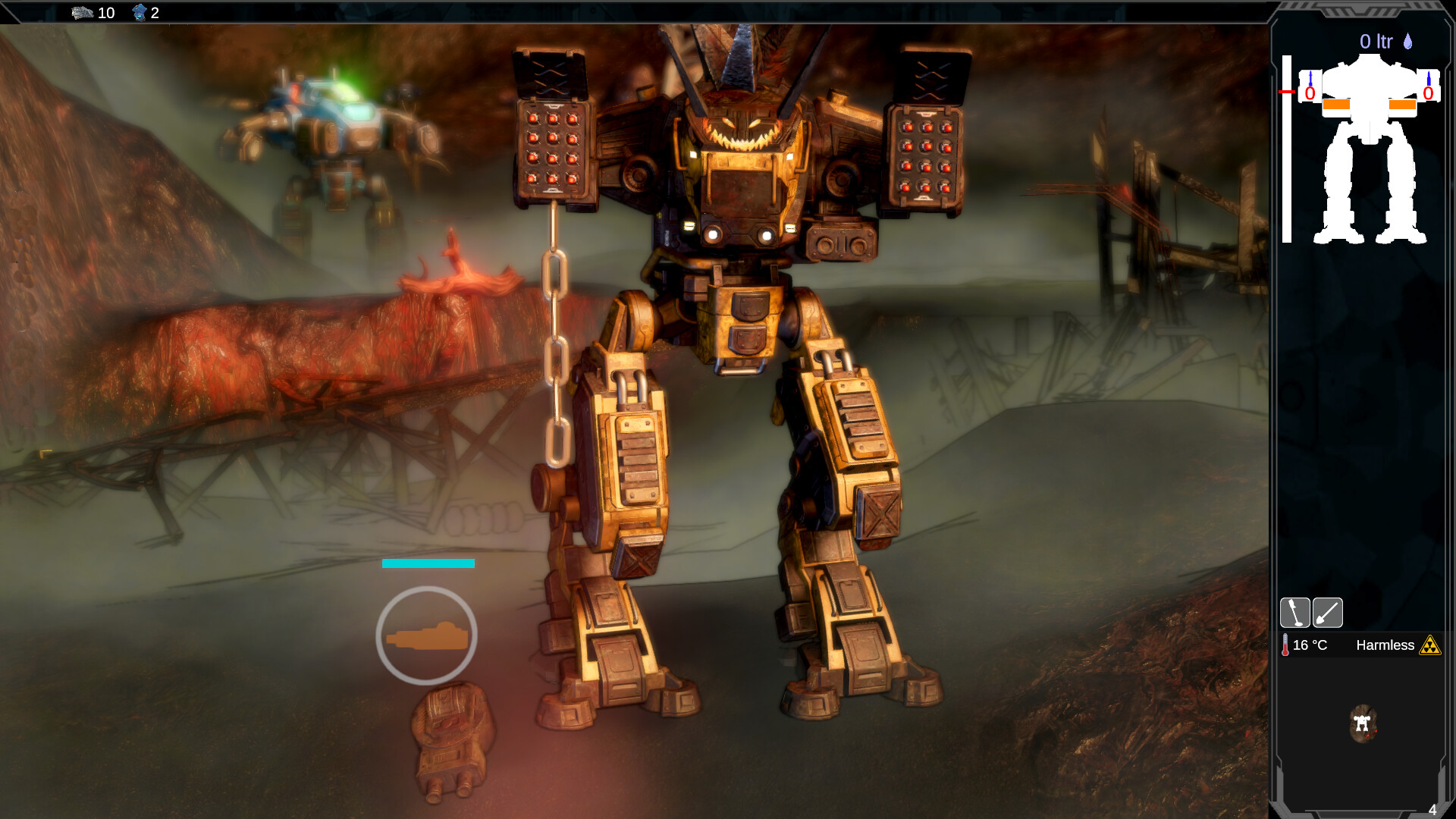Image resolution: width=1456 pixels, height=819 pixels.
Task: Select the shovel tool icon
Action: 1327,613
